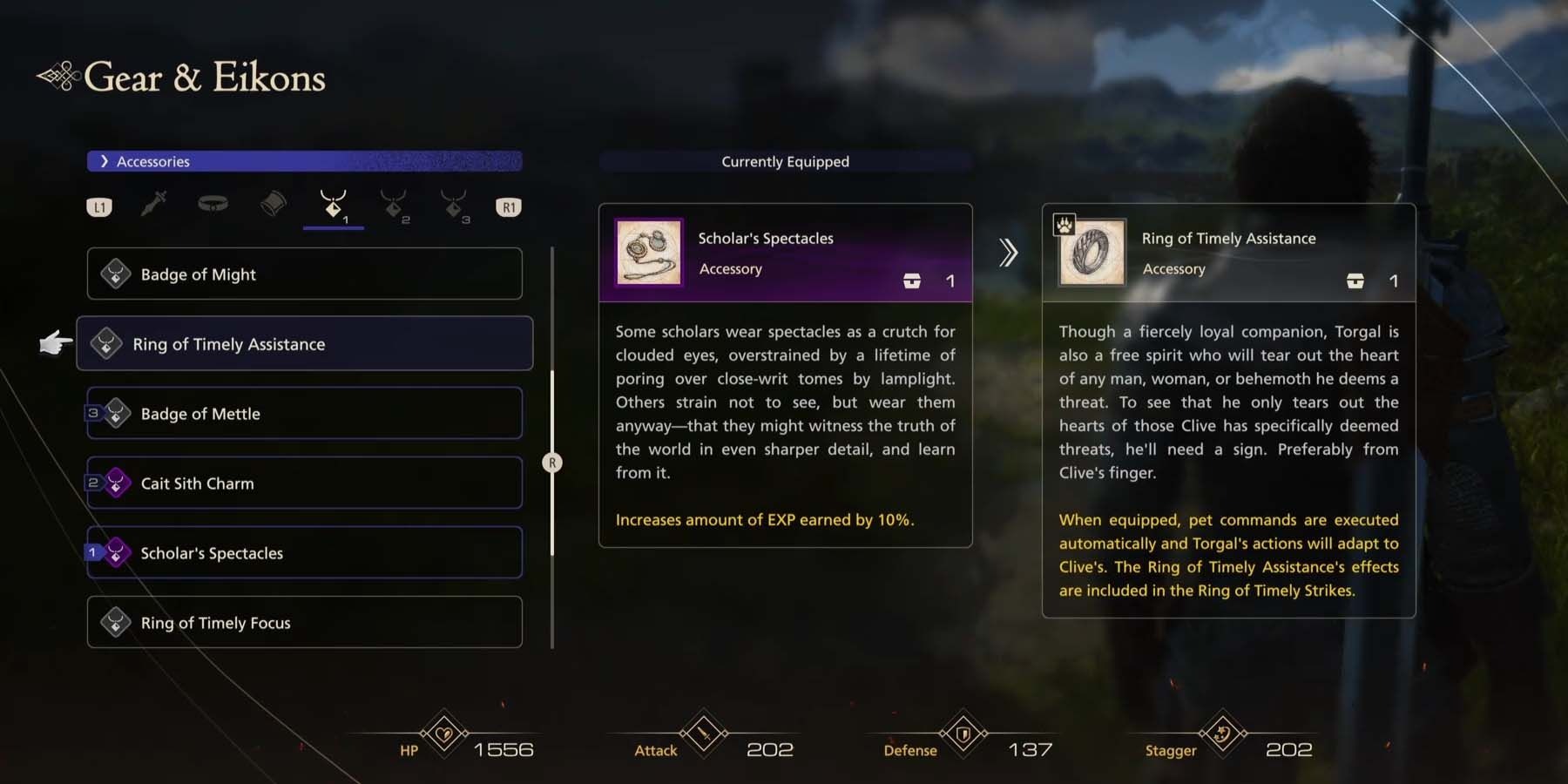
Task: Switch to the vambraces gear tab
Action: click(x=274, y=205)
